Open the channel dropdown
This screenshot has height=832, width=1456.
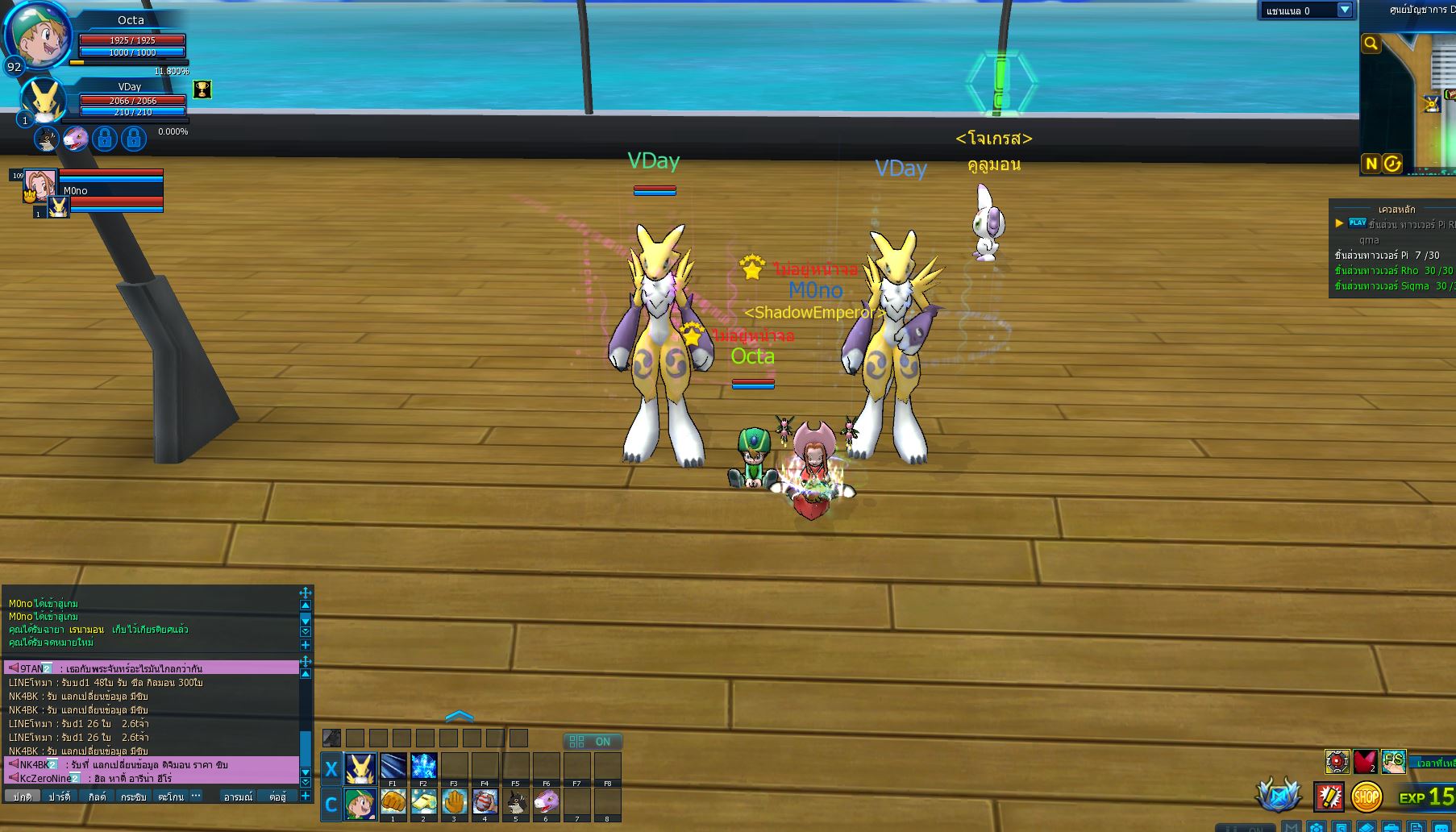point(1344,10)
